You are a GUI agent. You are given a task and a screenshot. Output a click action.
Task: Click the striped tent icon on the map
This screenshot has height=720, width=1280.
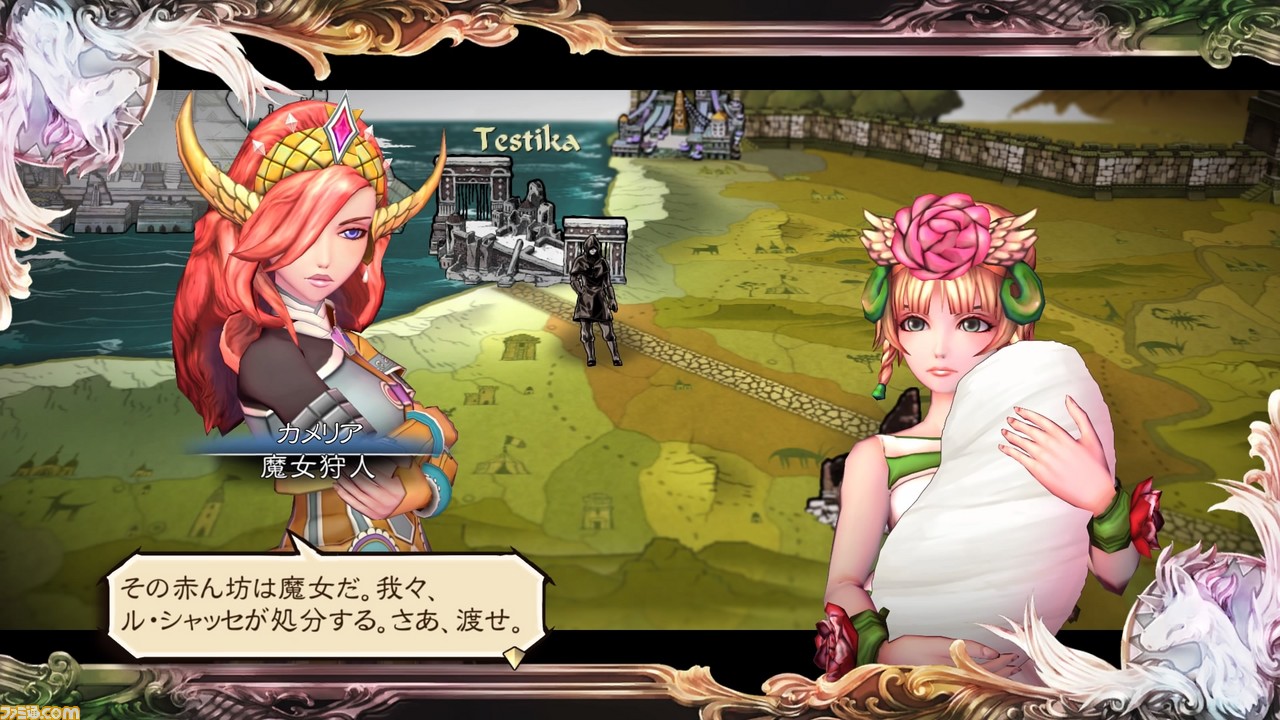tap(500, 467)
